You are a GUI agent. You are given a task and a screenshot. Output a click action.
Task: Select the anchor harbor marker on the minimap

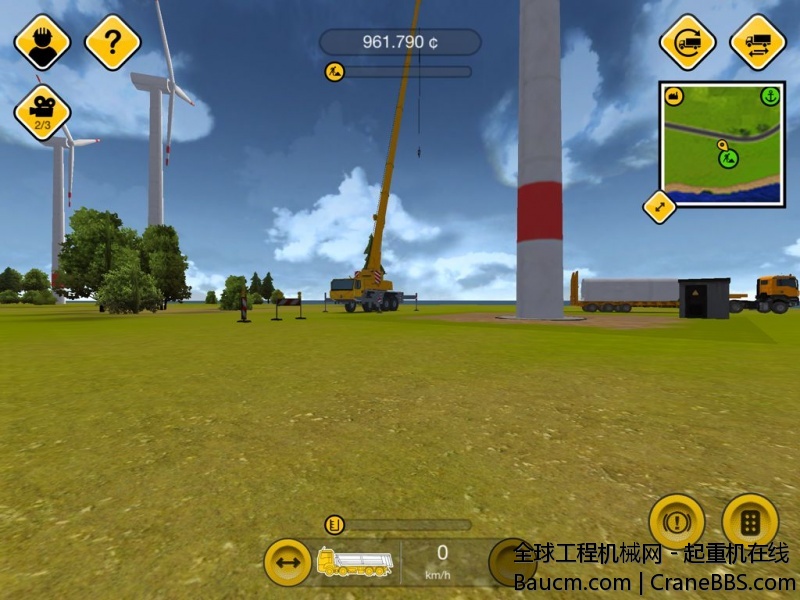click(769, 96)
